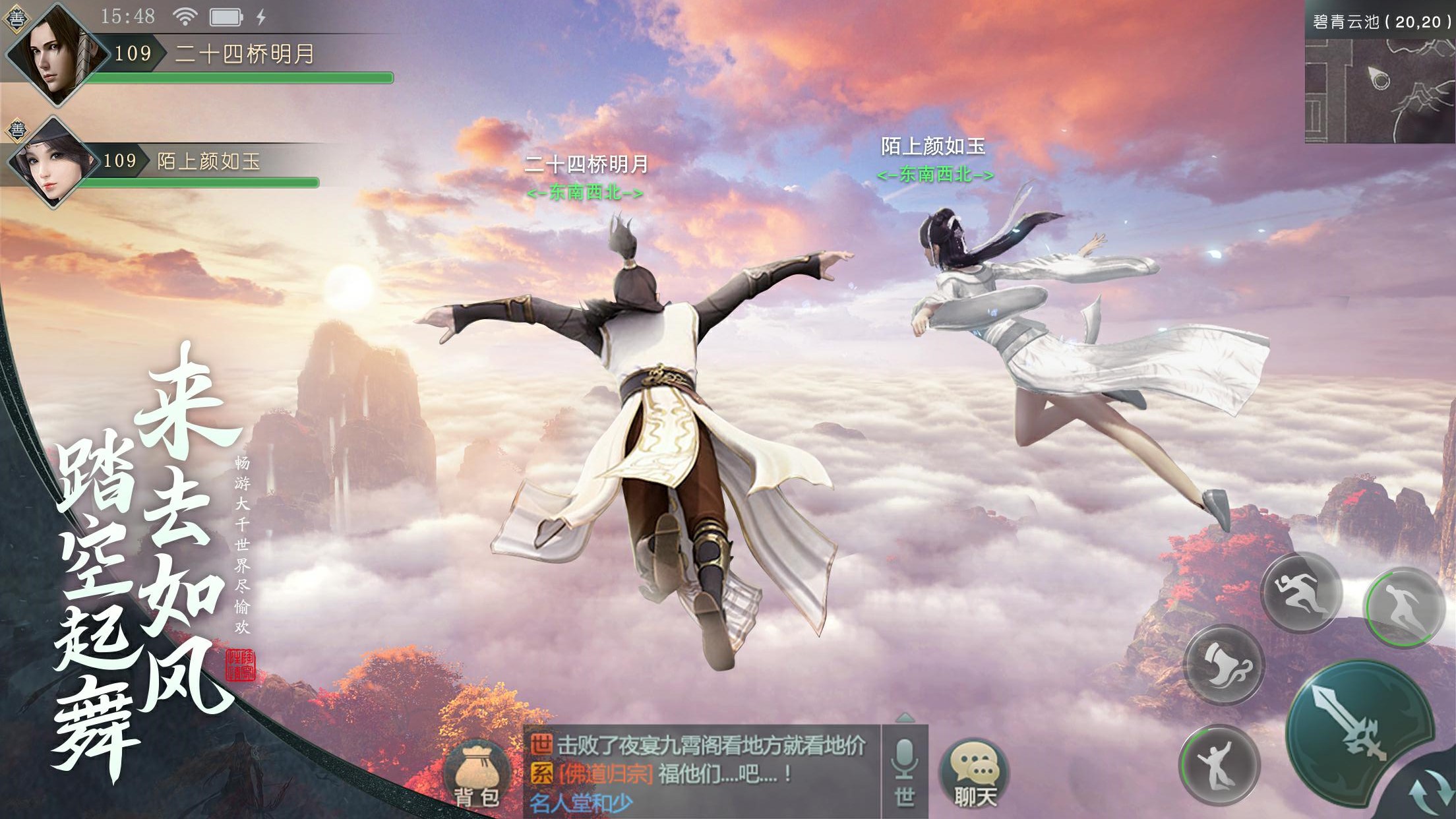1456x819 pixels.
Task: Select the 系 system channel tag in chat
Action: (541, 772)
